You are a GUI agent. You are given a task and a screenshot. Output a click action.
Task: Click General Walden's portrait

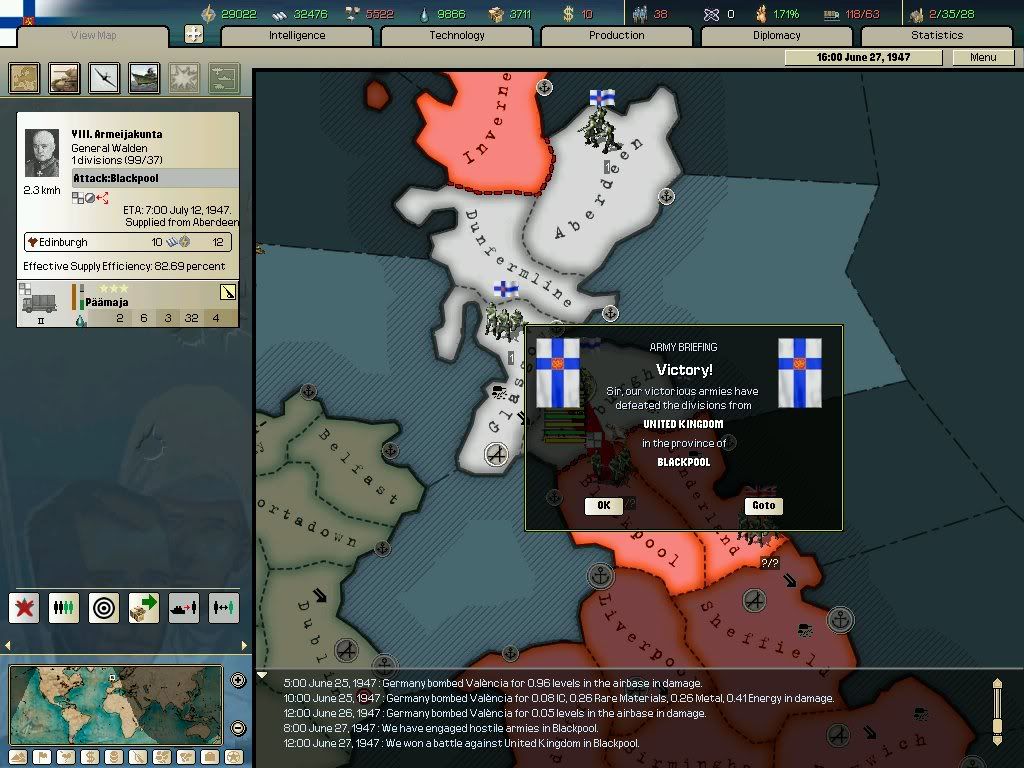42,153
